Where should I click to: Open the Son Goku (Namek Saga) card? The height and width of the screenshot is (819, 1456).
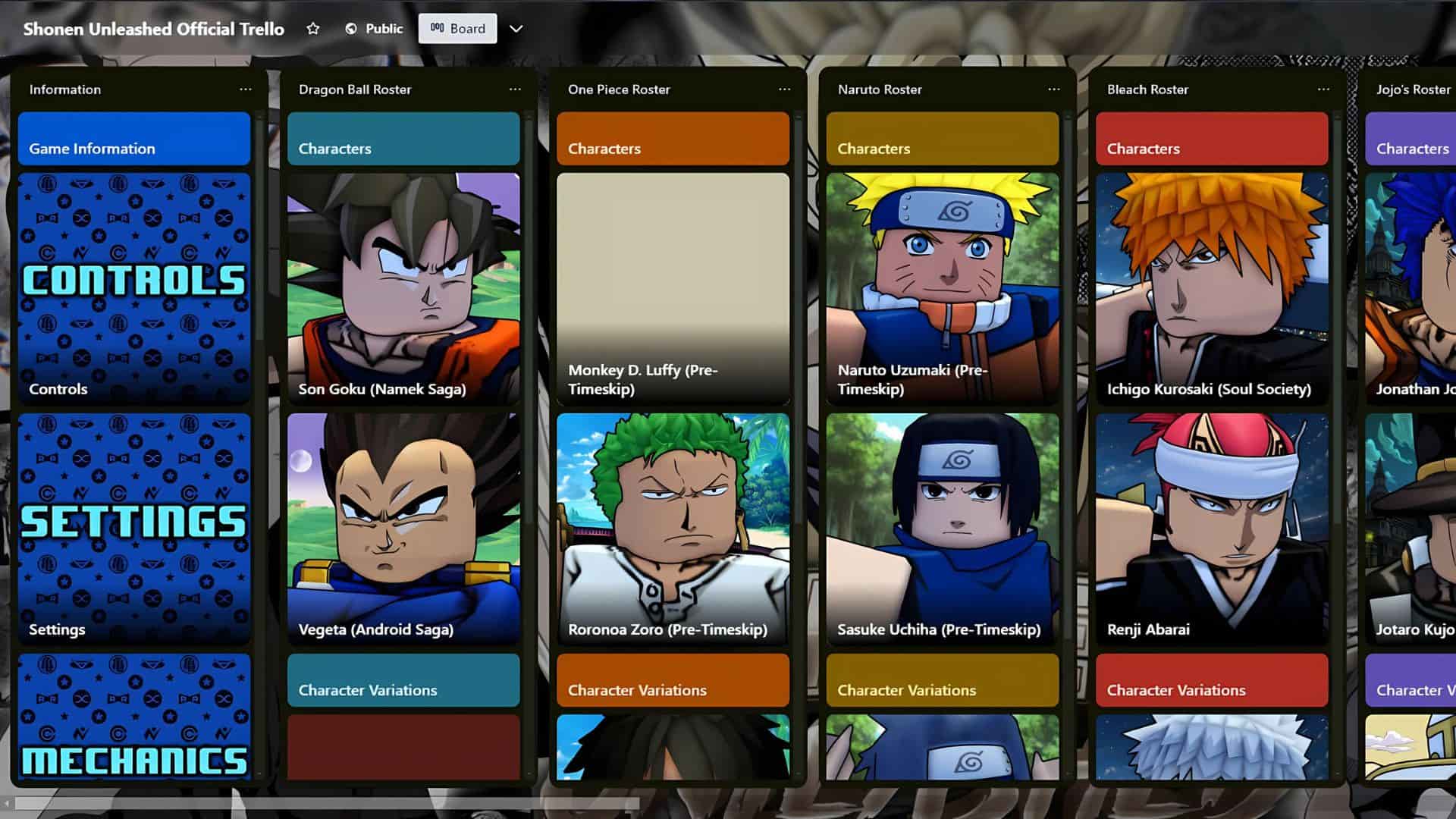(403, 288)
